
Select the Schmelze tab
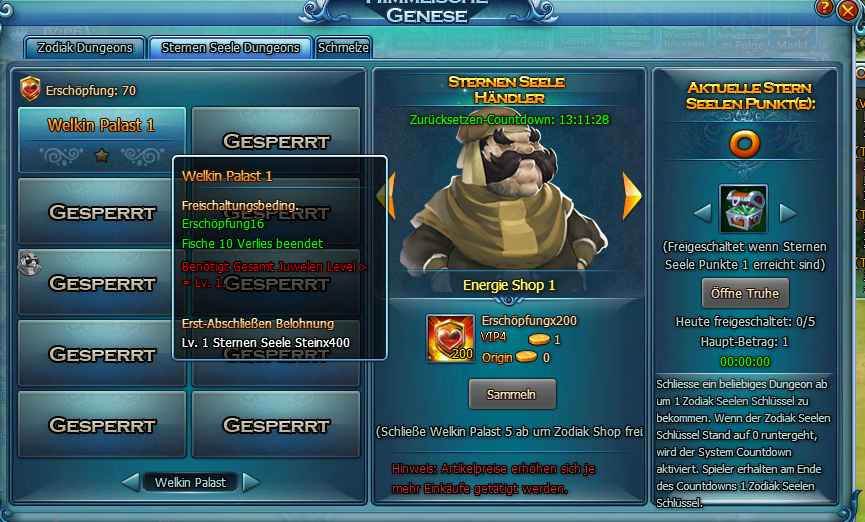pos(344,47)
